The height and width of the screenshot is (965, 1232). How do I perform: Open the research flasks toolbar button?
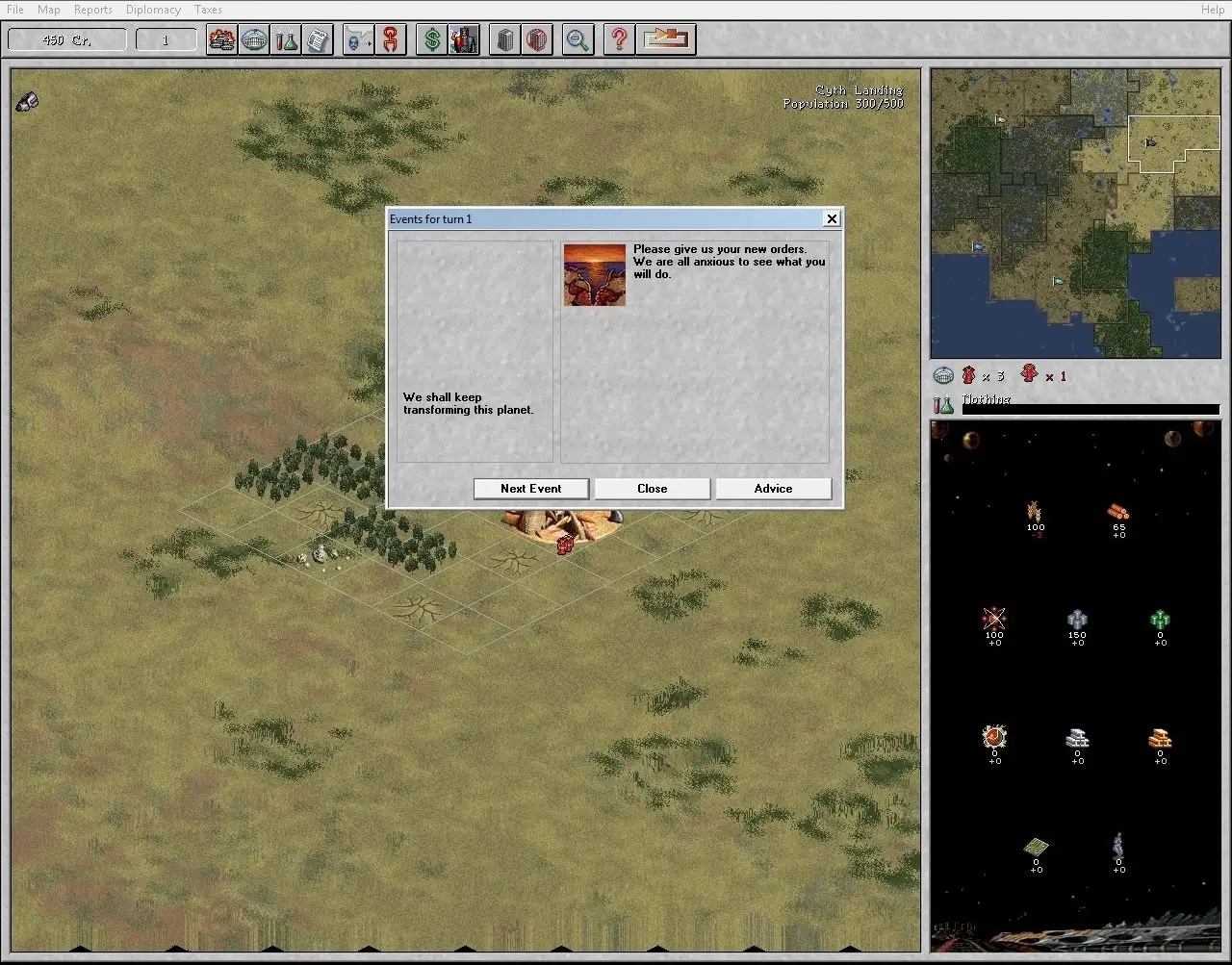point(286,40)
